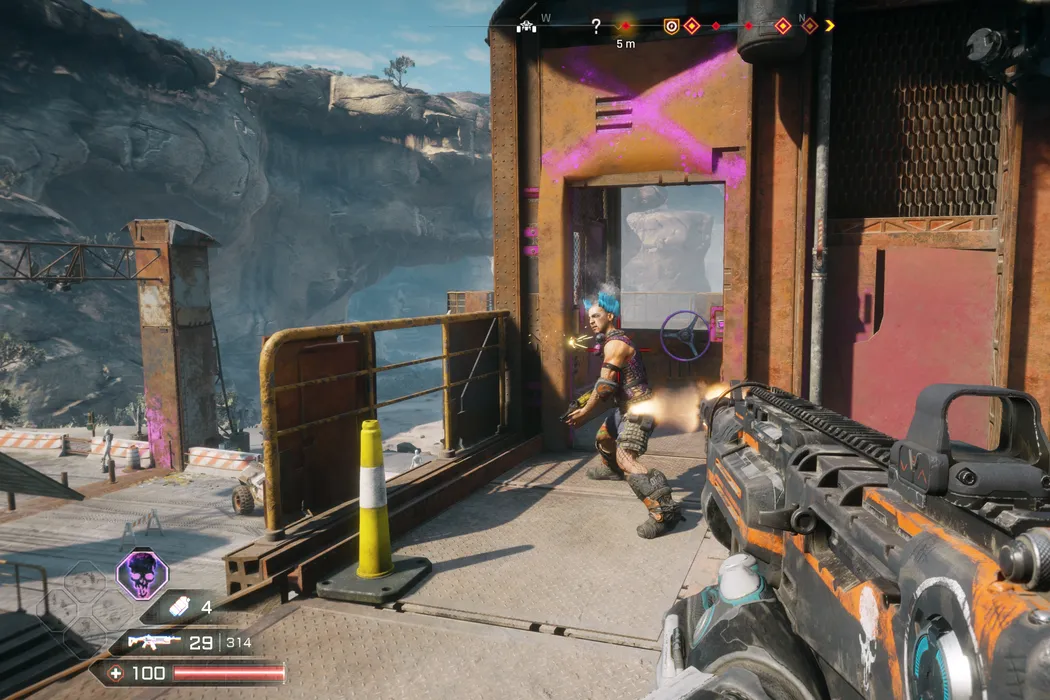The height and width of the screenshot is (700, 1050).
Task: Activate the purple skull Overdrive icon
Action: click(142, 575)
